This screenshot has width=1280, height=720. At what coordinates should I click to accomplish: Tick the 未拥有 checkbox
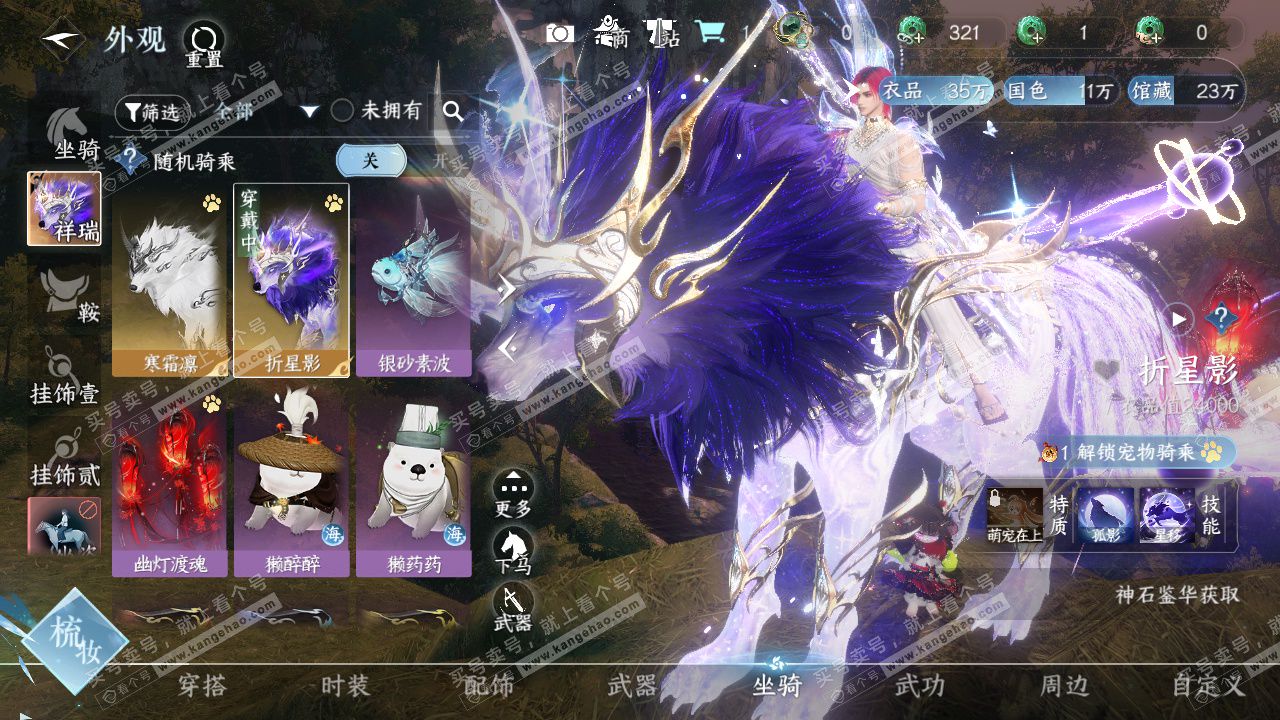(342, 111)
